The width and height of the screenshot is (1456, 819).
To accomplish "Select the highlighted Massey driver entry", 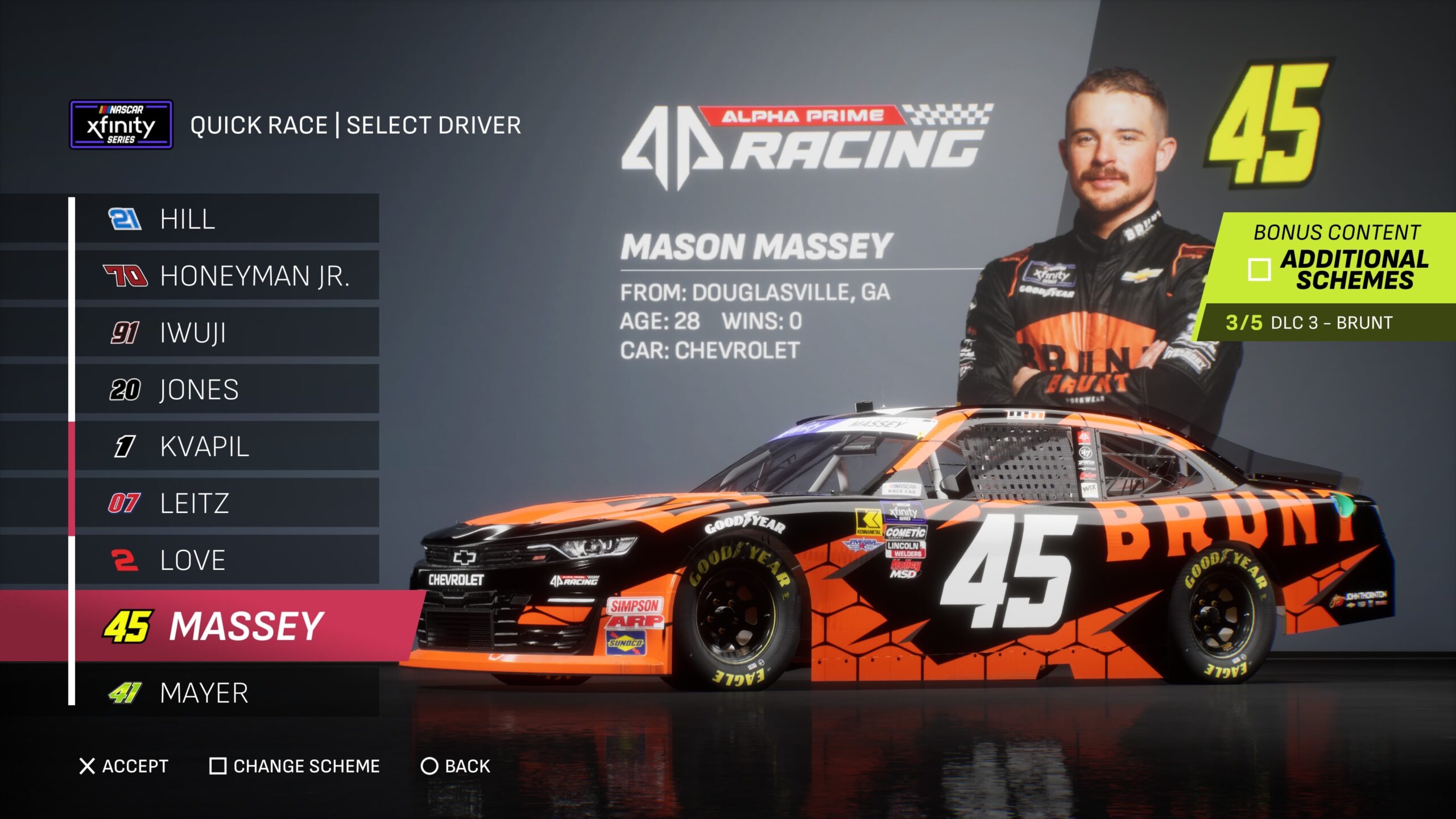I will click(227, 626).
